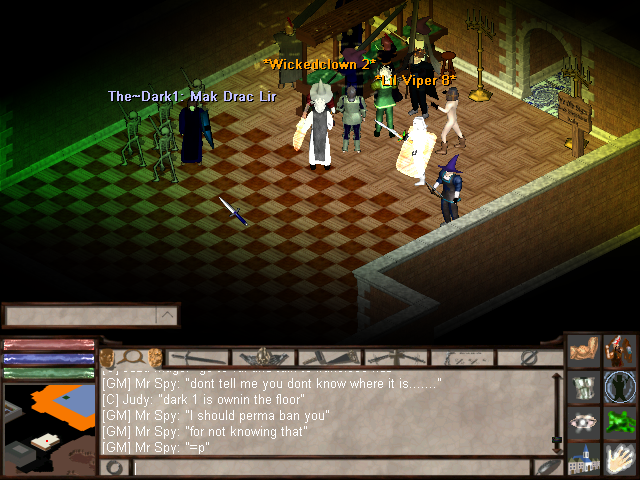The width and height of the screenshot is (640, 480).
Task: Click the crossed-out circle toolbar button
Action: pos(530,357)
